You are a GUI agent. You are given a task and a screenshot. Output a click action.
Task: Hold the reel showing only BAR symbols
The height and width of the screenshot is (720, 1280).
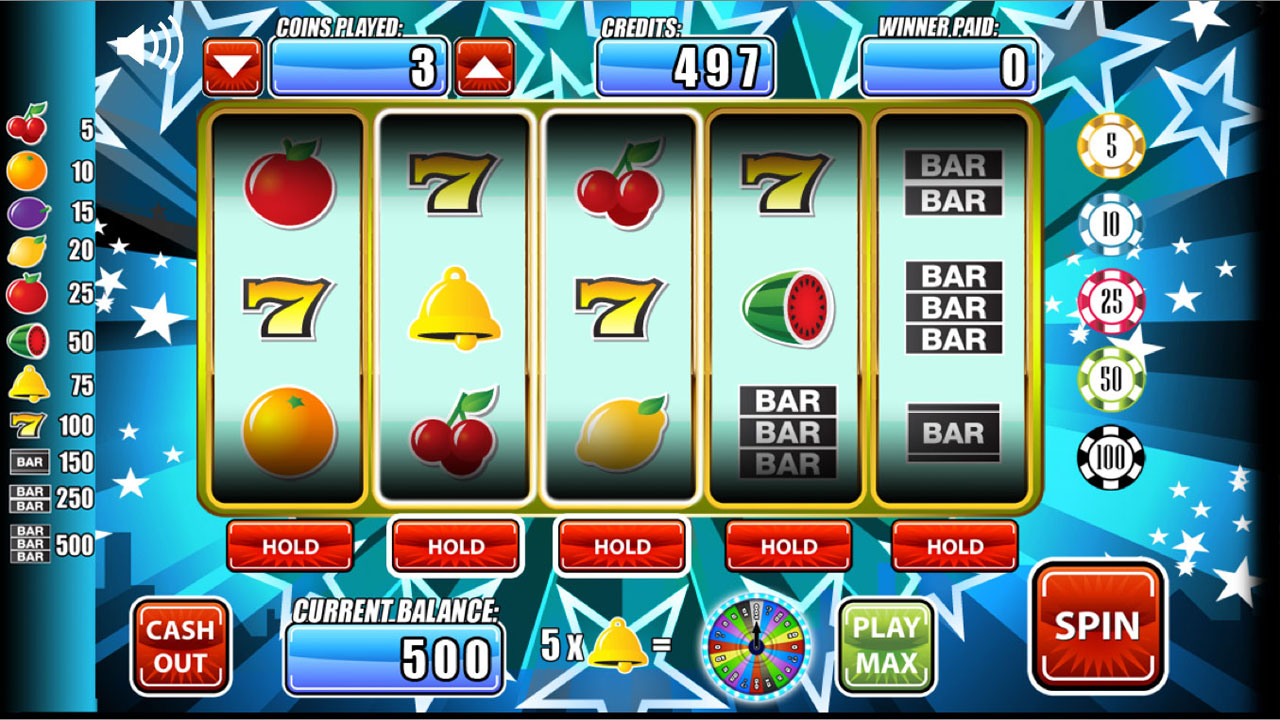[x=954, y=546]
